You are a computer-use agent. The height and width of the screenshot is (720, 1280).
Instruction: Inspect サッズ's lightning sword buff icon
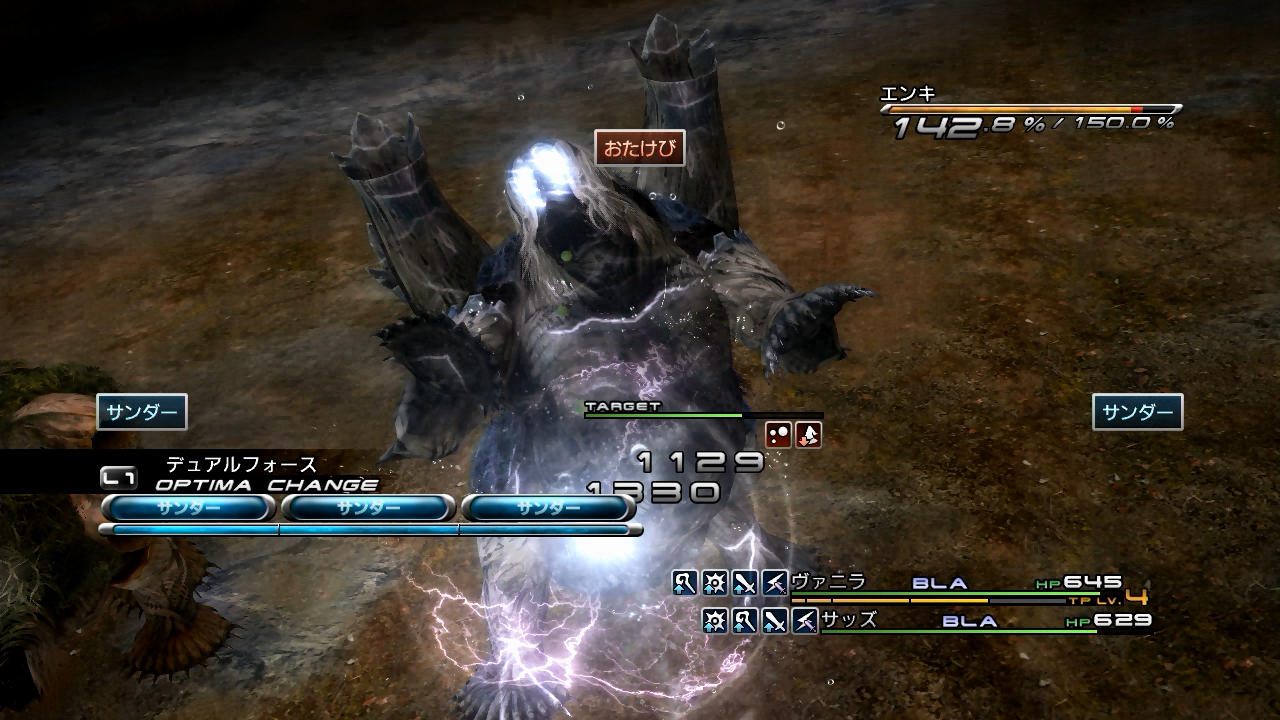point(805,621)
